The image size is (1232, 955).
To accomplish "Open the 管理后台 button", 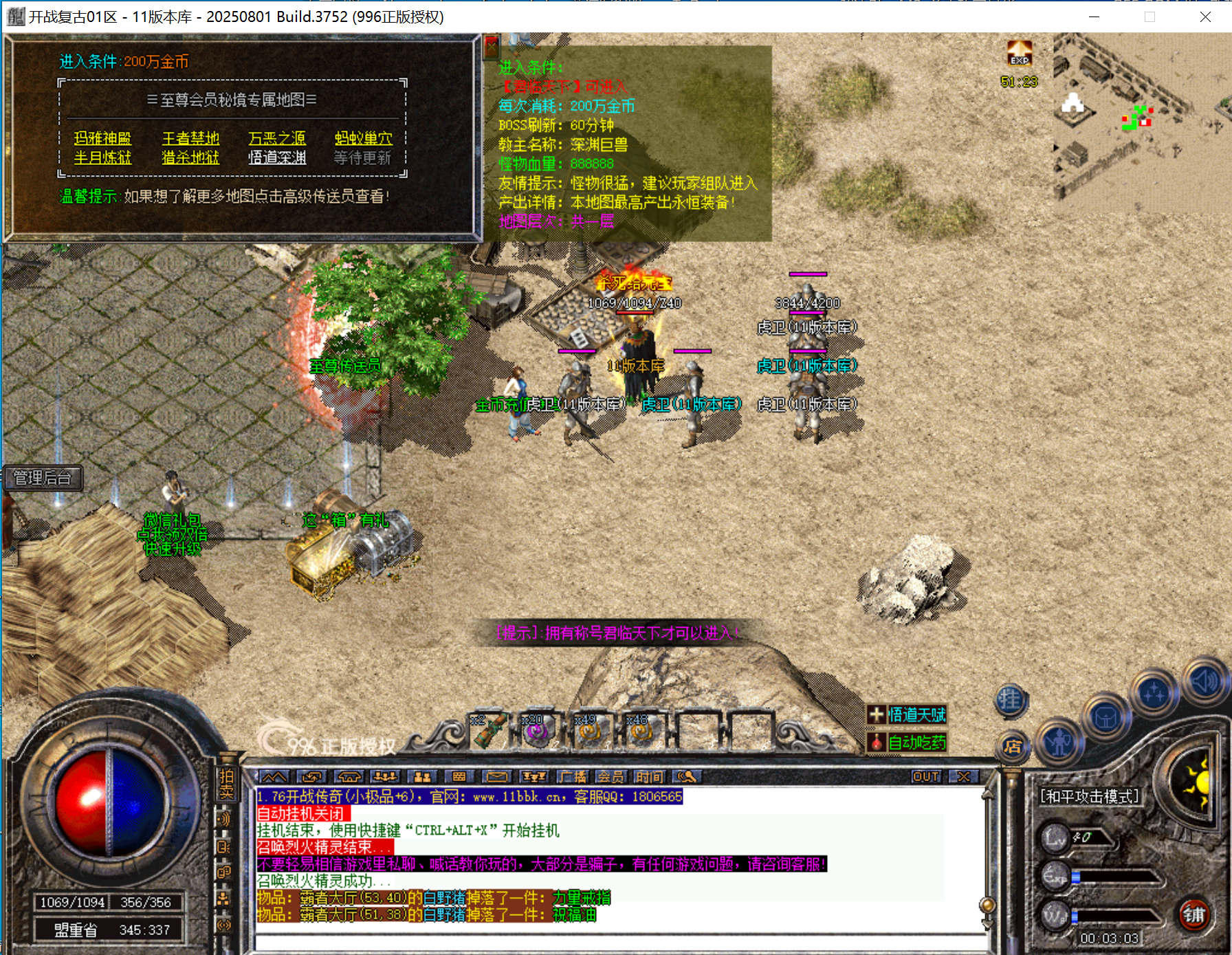I will [x=43, y=478].
